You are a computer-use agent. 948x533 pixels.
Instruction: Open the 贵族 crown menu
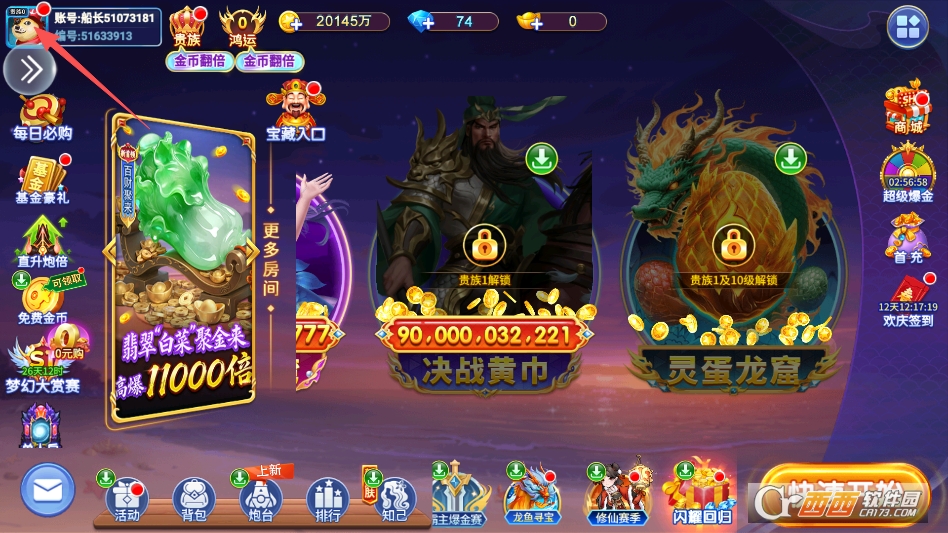coord(187,25)
